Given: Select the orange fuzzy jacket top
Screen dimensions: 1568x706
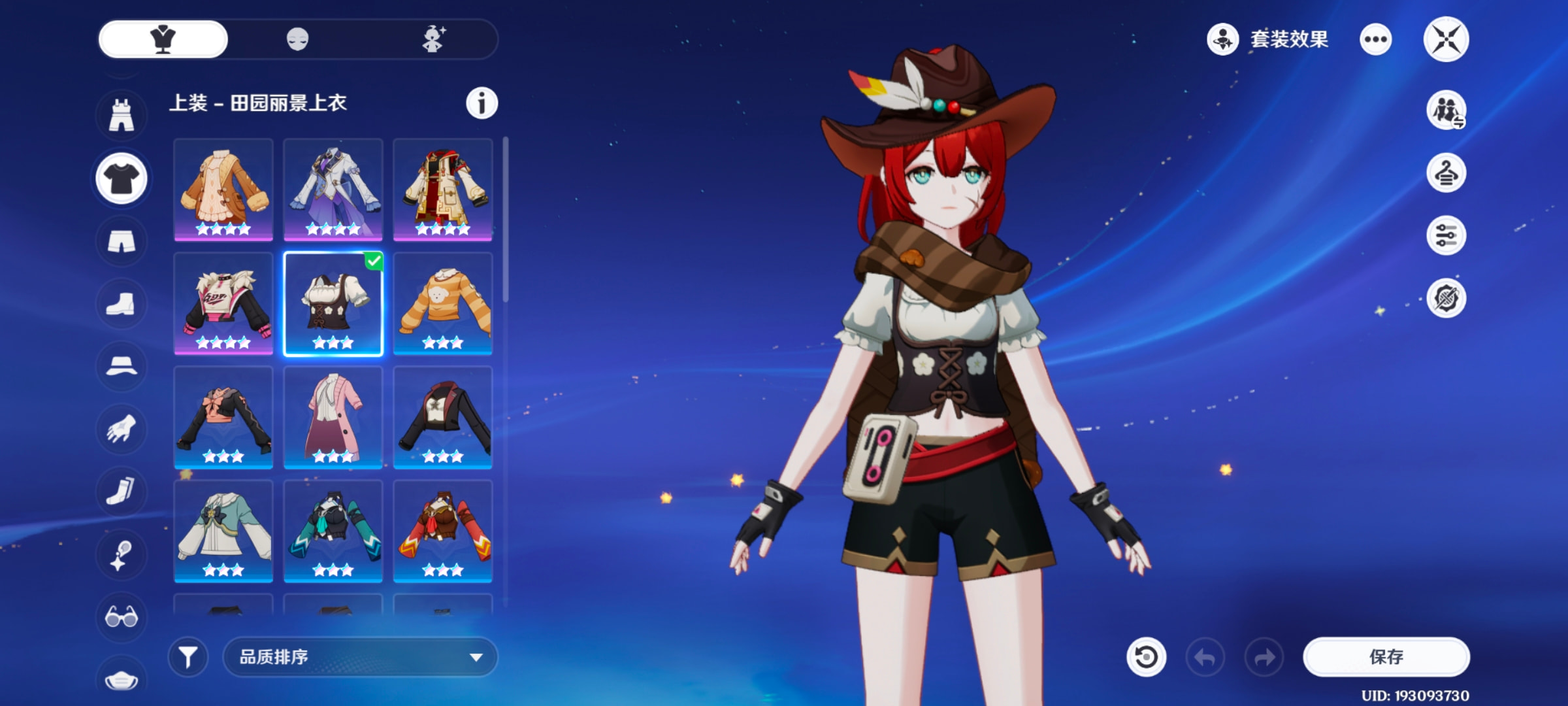Looking at the screenshot, I should tap(223, 189).
